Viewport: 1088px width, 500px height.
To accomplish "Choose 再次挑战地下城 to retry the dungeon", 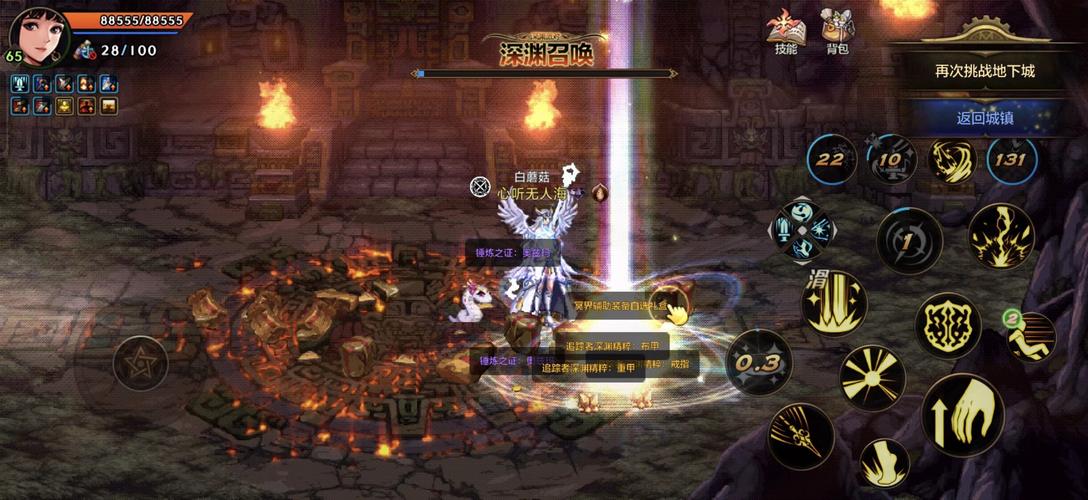I will pos(984,71).
